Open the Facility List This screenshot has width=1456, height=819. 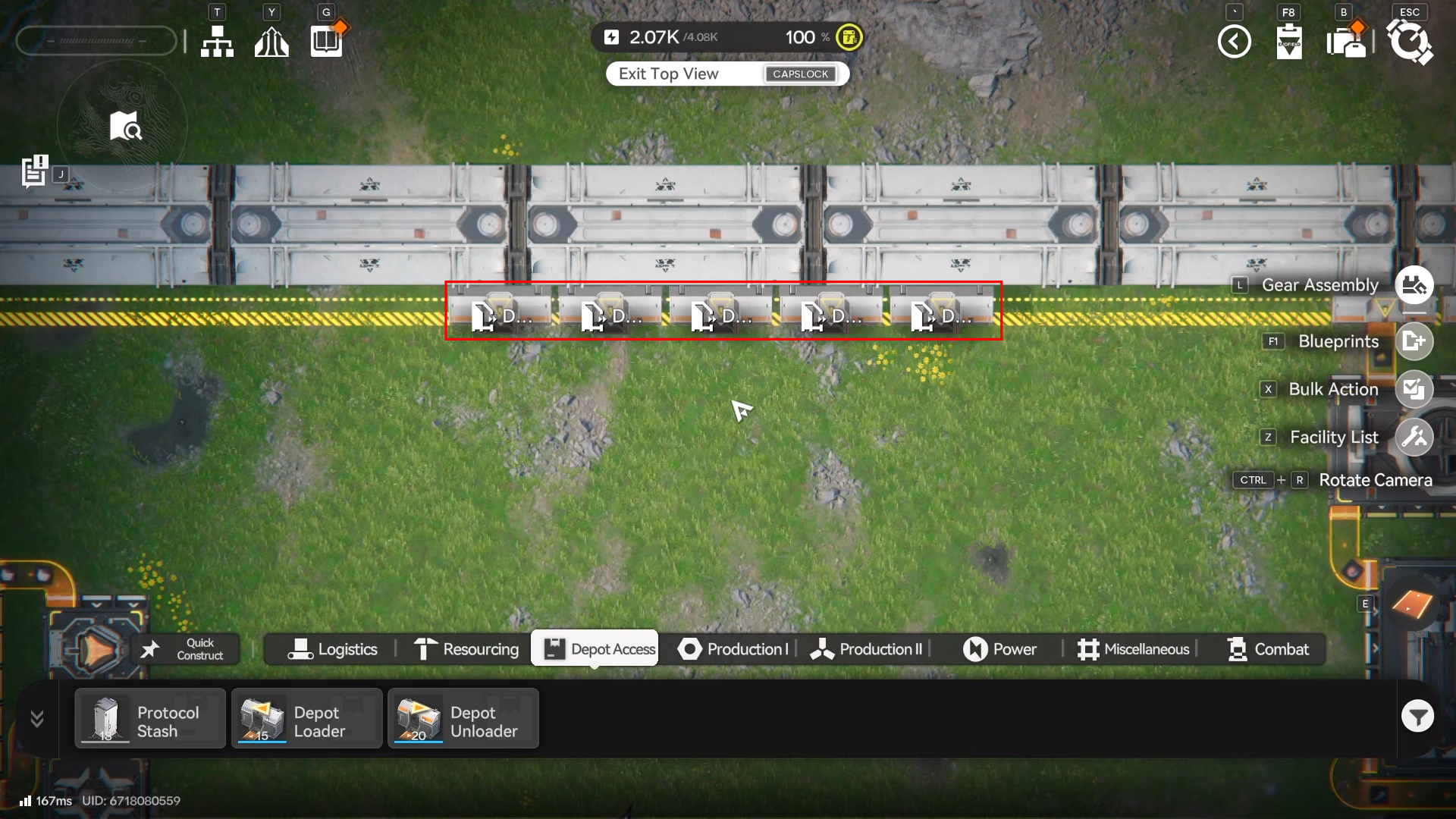pos(1414,437)
